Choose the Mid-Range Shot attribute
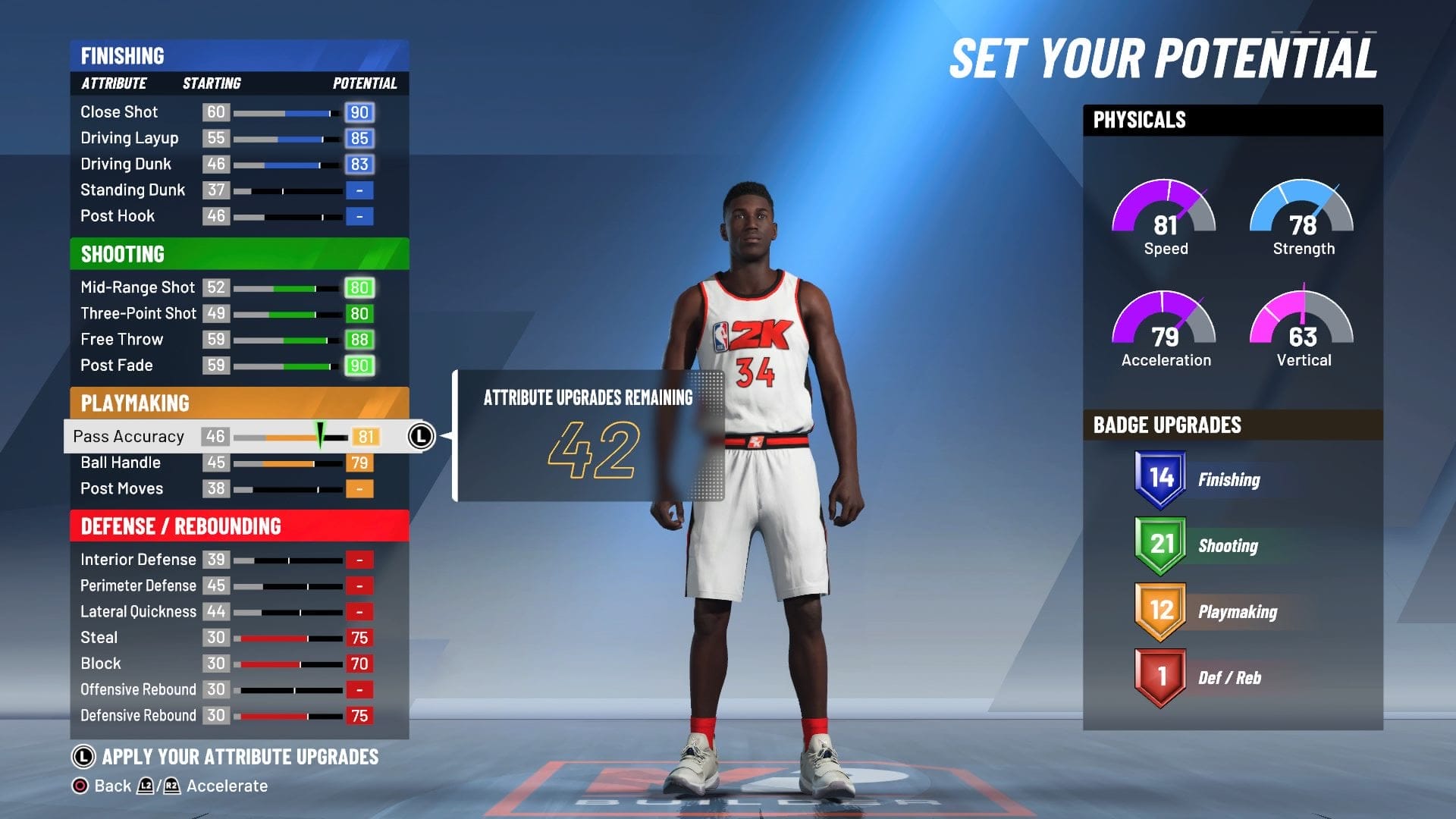The height and width of the screenshot is (819, 1456). tap(227, 287)
